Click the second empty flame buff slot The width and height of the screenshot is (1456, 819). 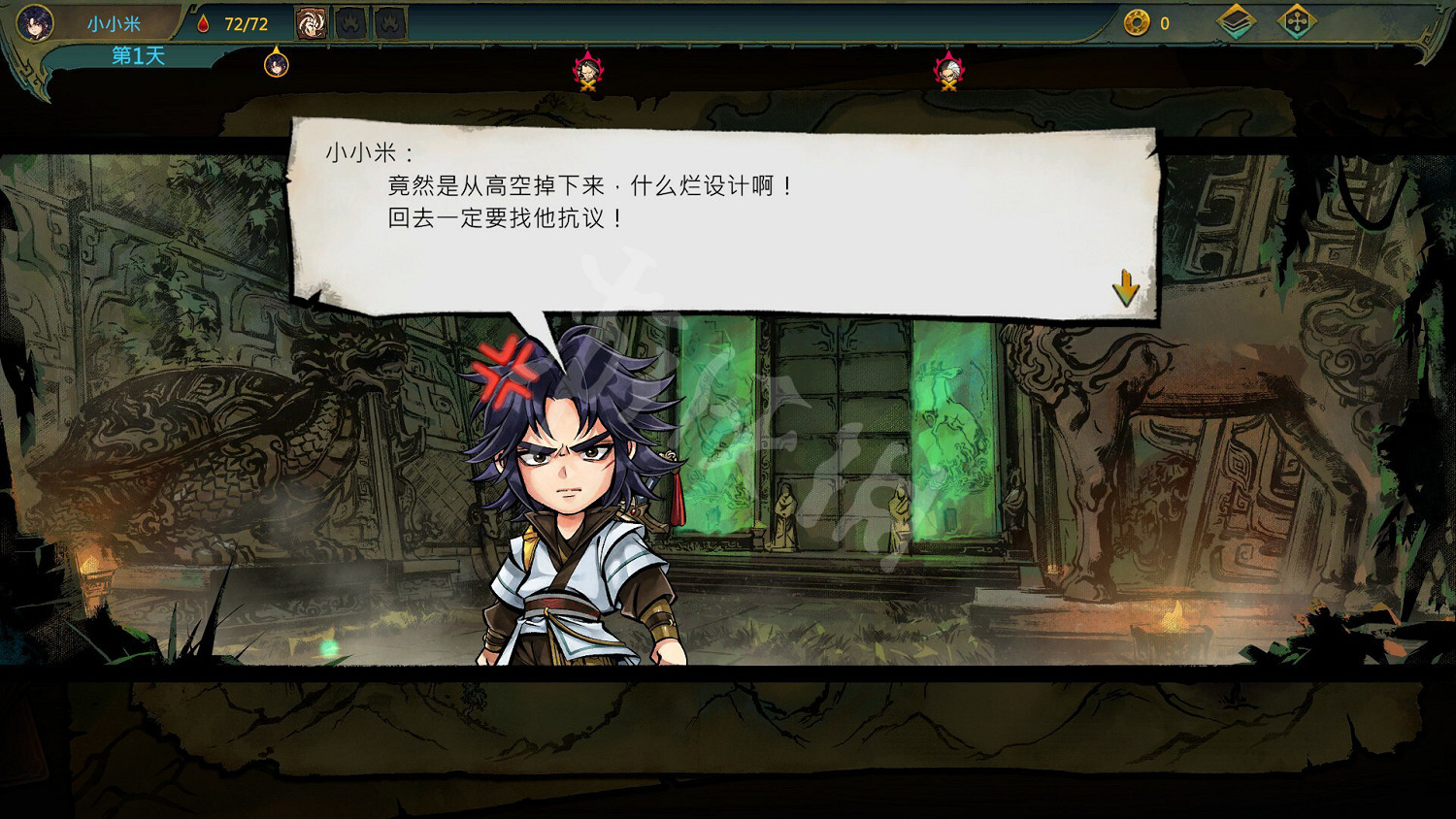pos(388,21)
